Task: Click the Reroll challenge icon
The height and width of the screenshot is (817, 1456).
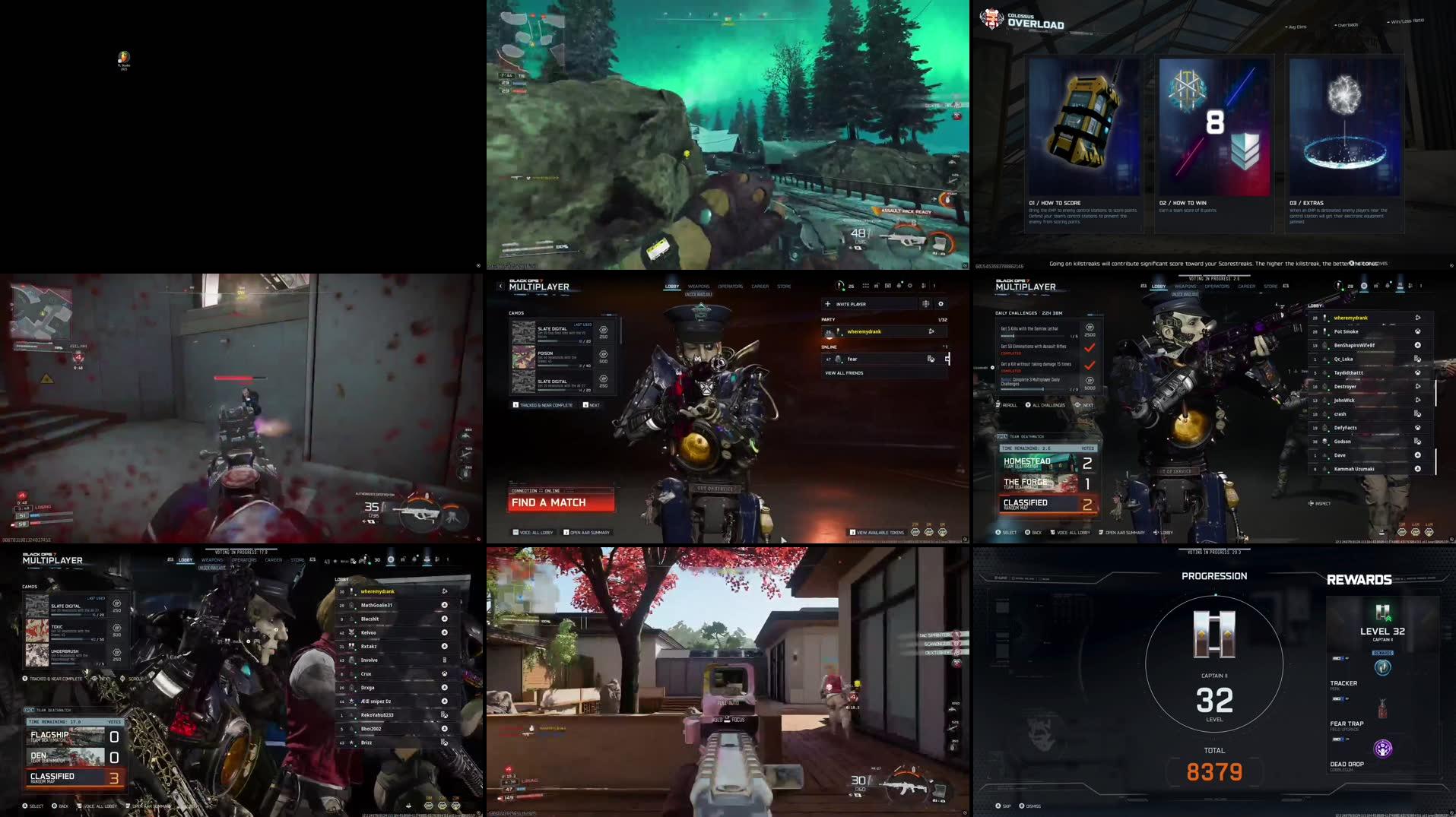Action: click(x=998, y=405)
